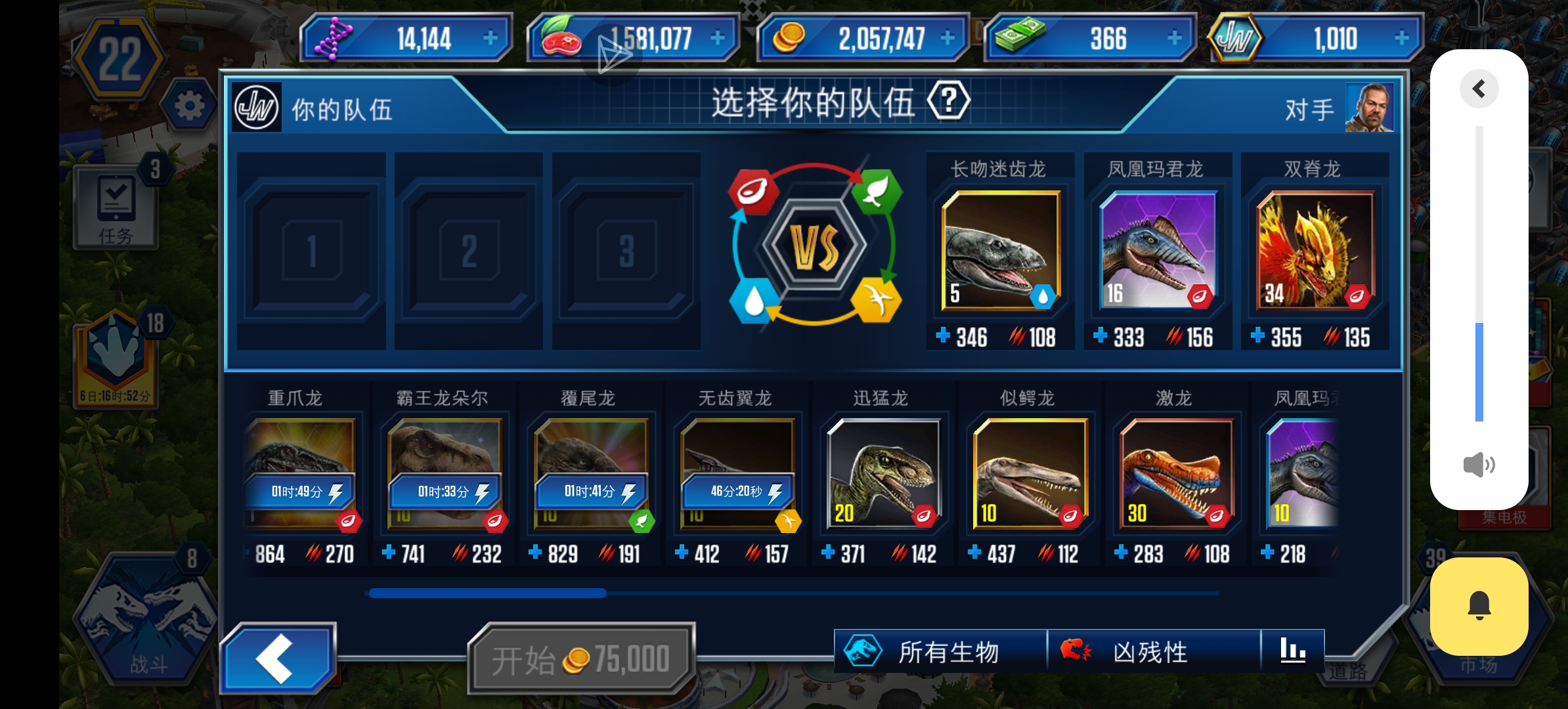Collapse the overlay with the top-right chevron

pyautogui.click(x=1479, y=89)
